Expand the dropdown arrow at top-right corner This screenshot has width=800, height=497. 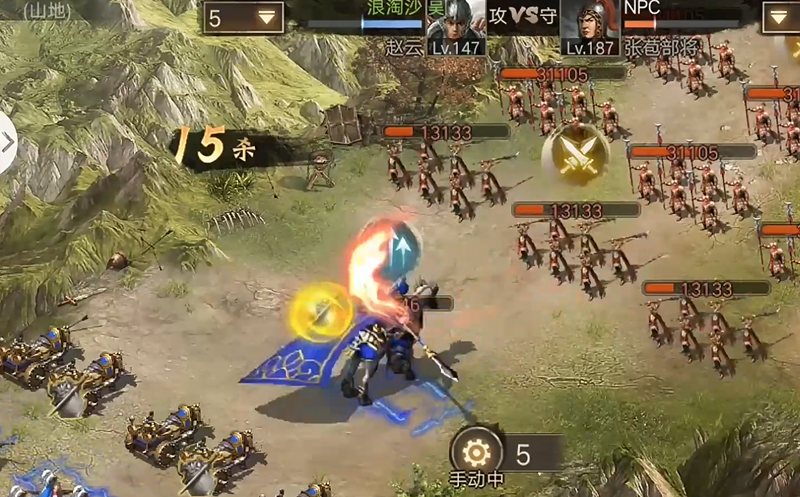(x=779, y=18)
